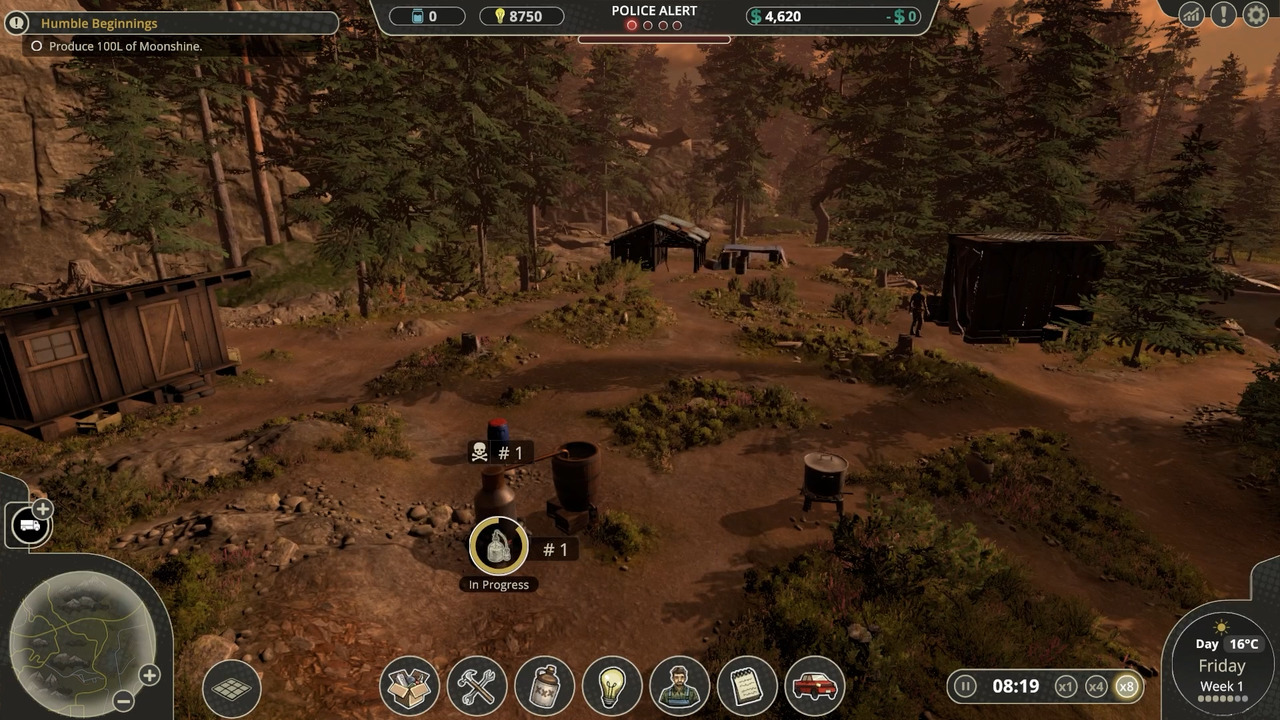This screenshot has width=1280, height=720.
Task: Toggle the building grid button
Action: (231, 687)
